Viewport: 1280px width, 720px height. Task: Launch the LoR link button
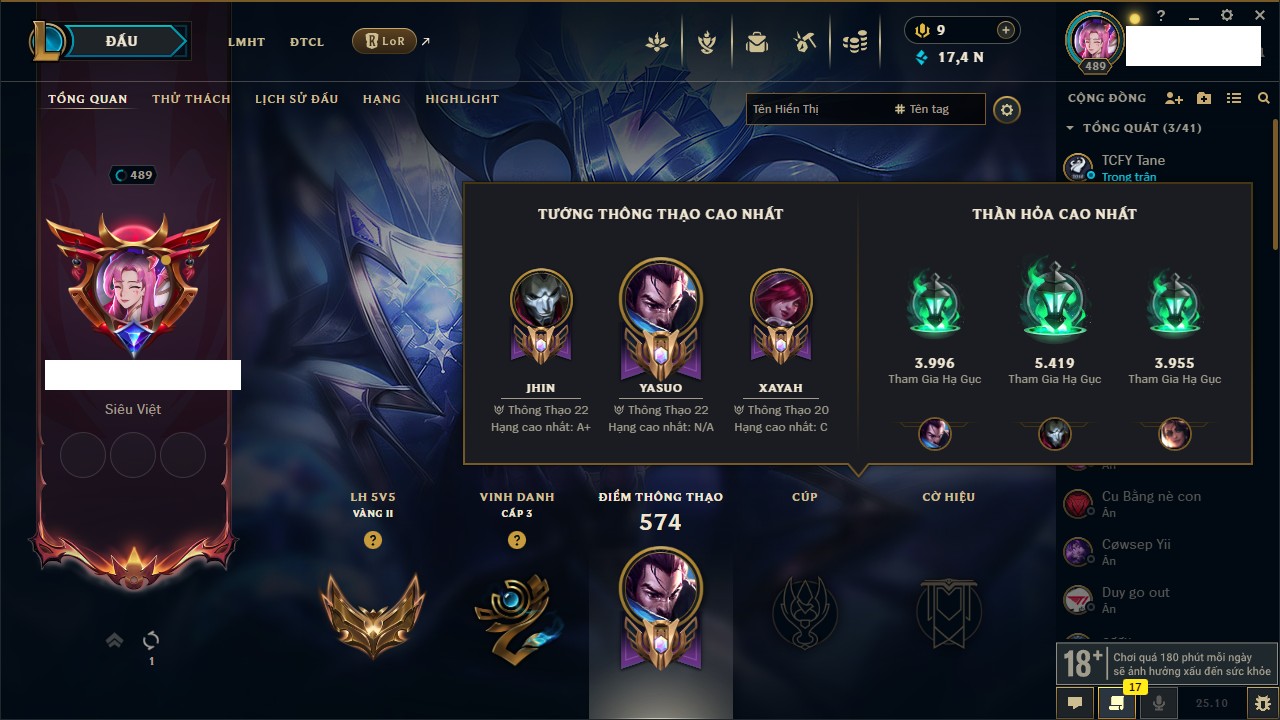[x=384, y=41]
